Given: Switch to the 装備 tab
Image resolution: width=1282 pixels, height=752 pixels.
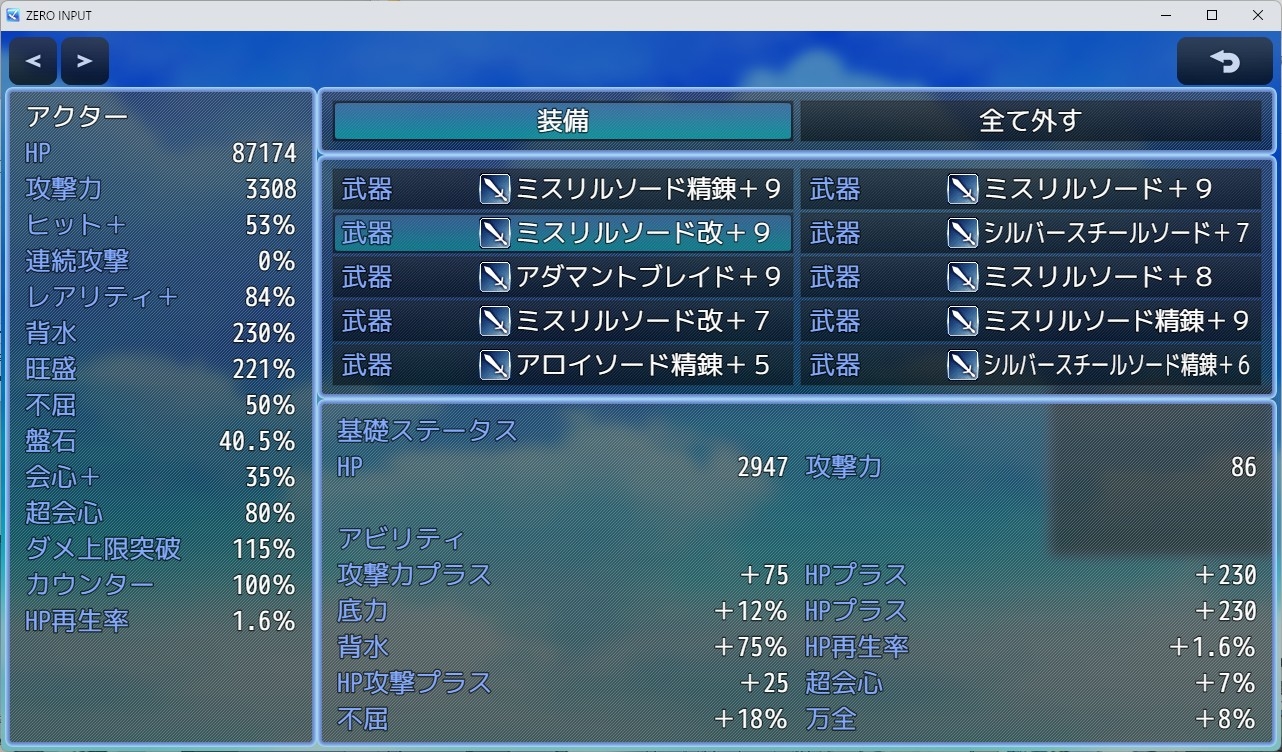Looking at the screenshot, I should [560, 121].
